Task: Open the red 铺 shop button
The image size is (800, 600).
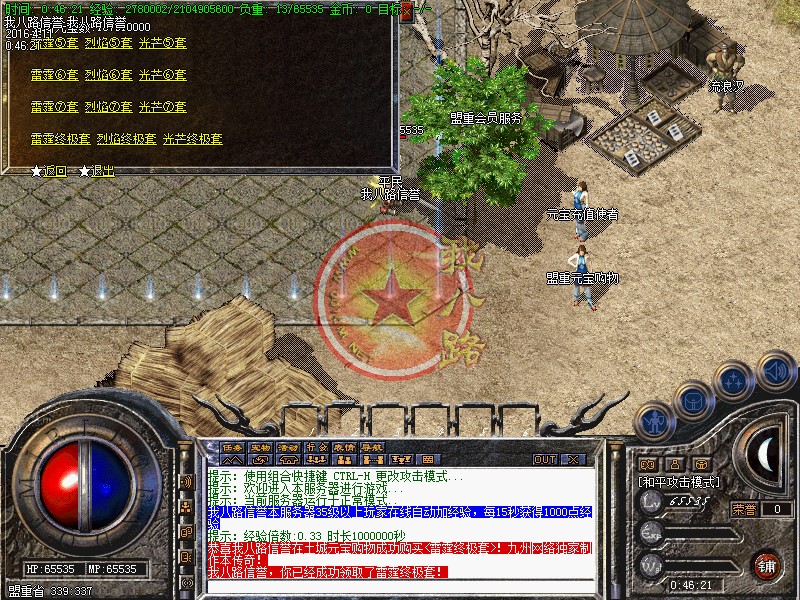Action: point(767,565)
